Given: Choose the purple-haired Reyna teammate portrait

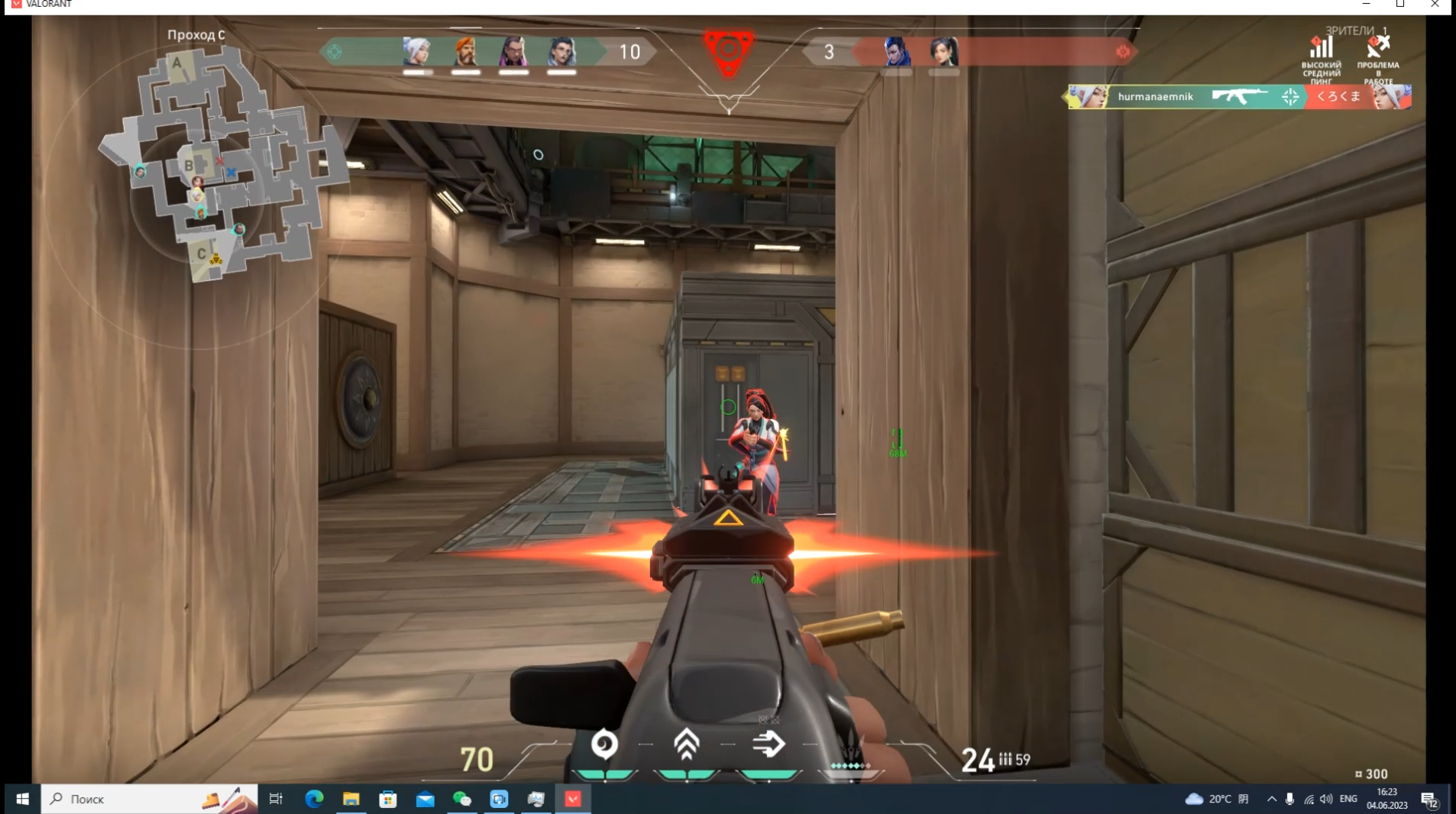Looking at the screenshot, I should (513, 52).
